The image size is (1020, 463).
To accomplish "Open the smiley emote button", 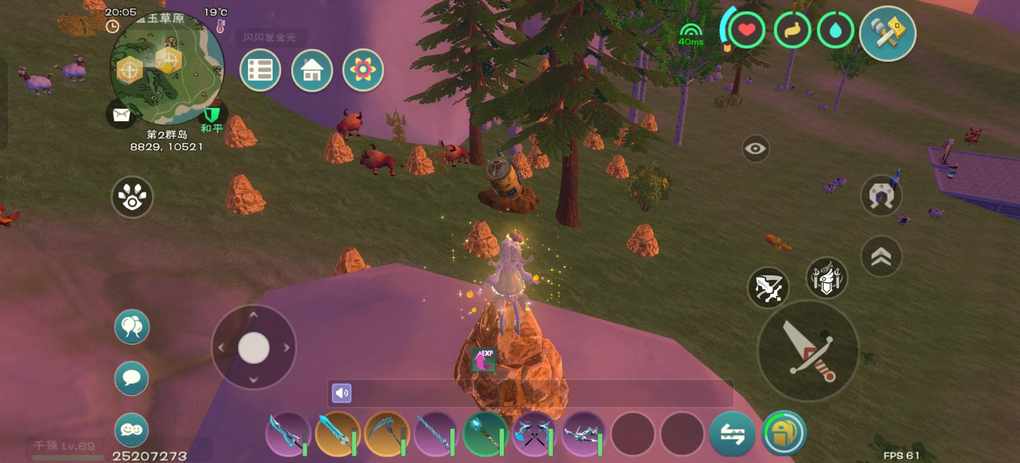I will (x=132, y=429).
